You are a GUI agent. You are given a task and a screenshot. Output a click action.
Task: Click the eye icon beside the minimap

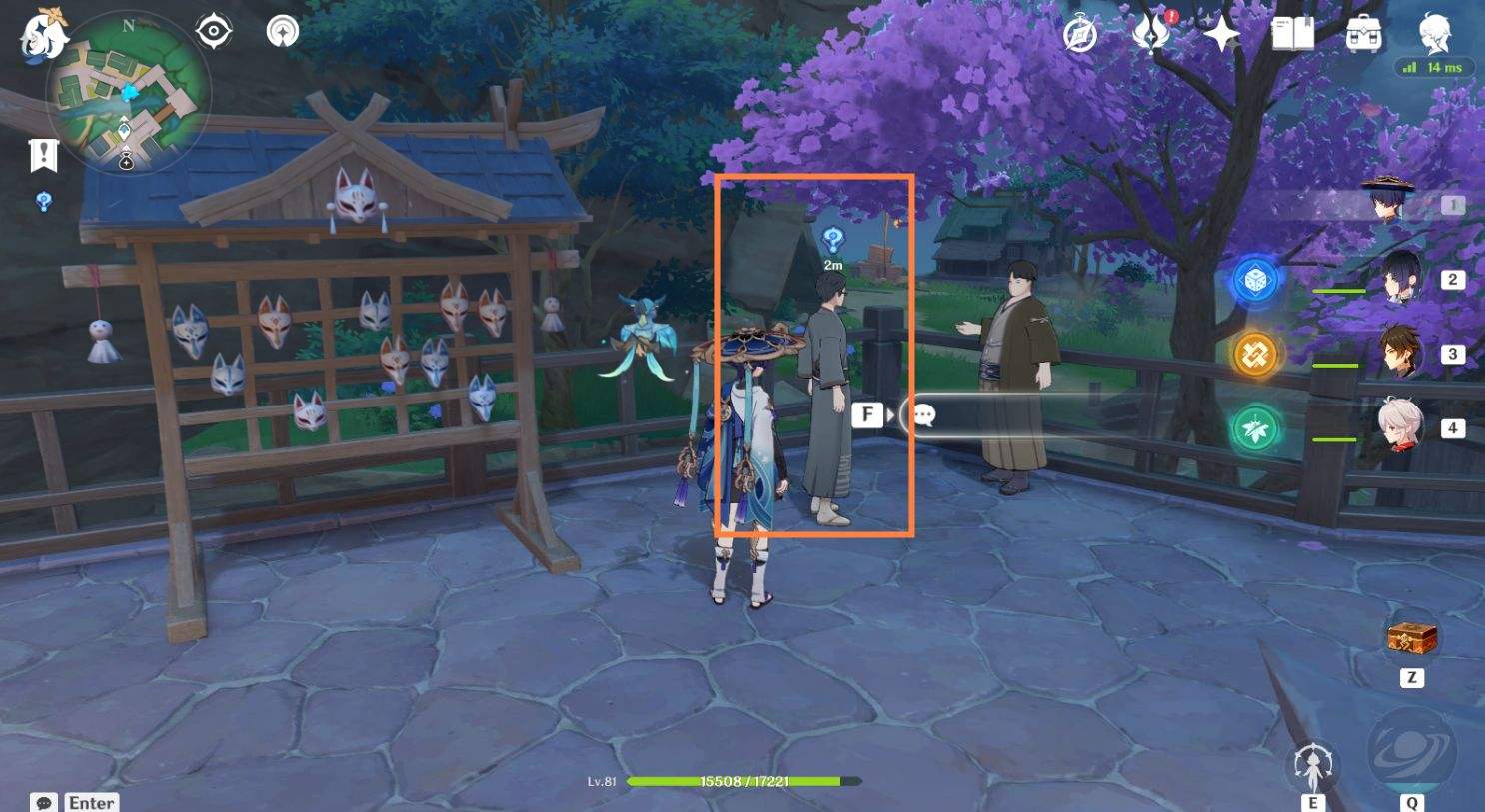pos(211,29)
